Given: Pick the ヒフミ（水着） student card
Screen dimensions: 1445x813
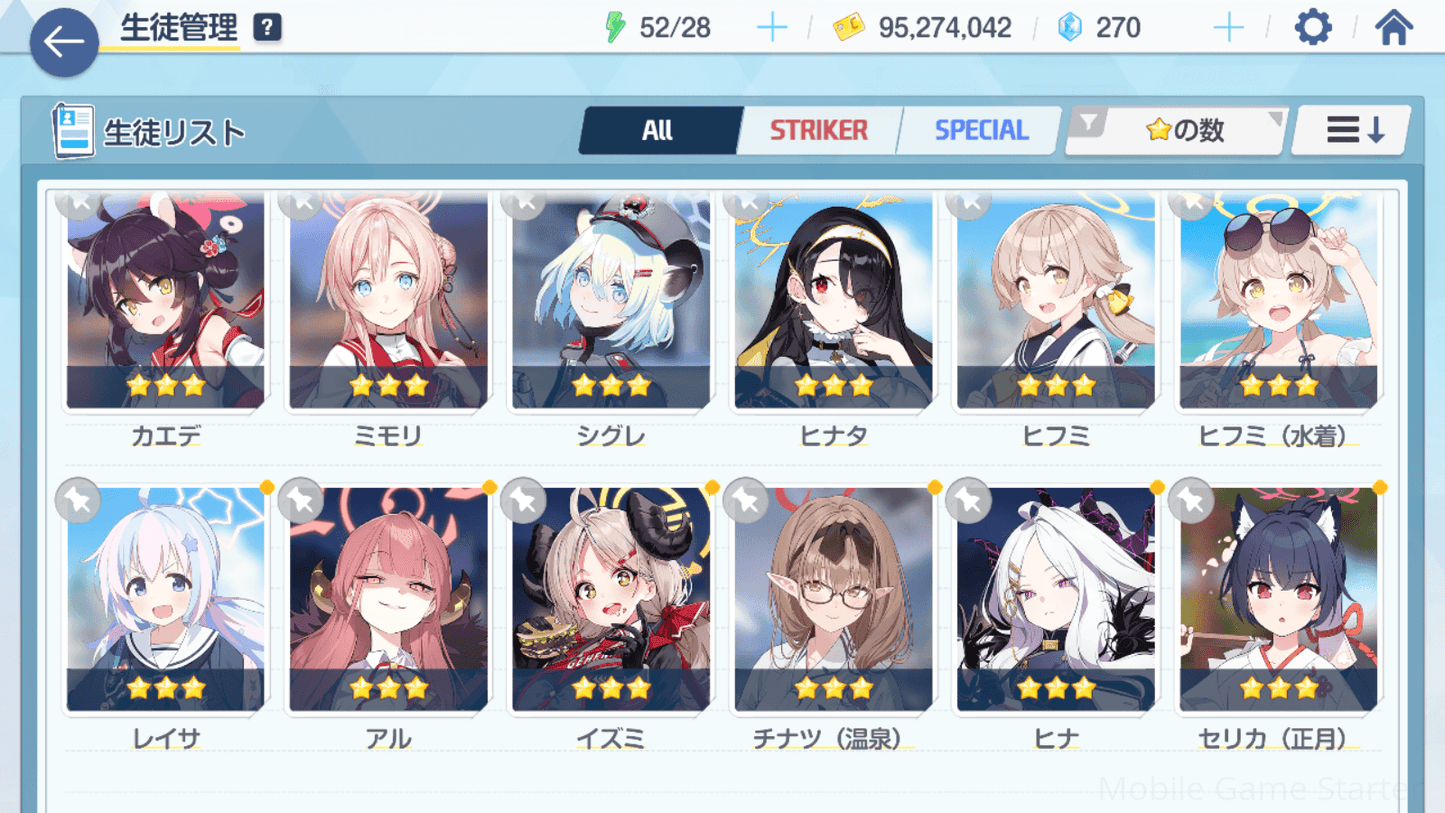Looking at the screenshot, I should coord(1278,302).
